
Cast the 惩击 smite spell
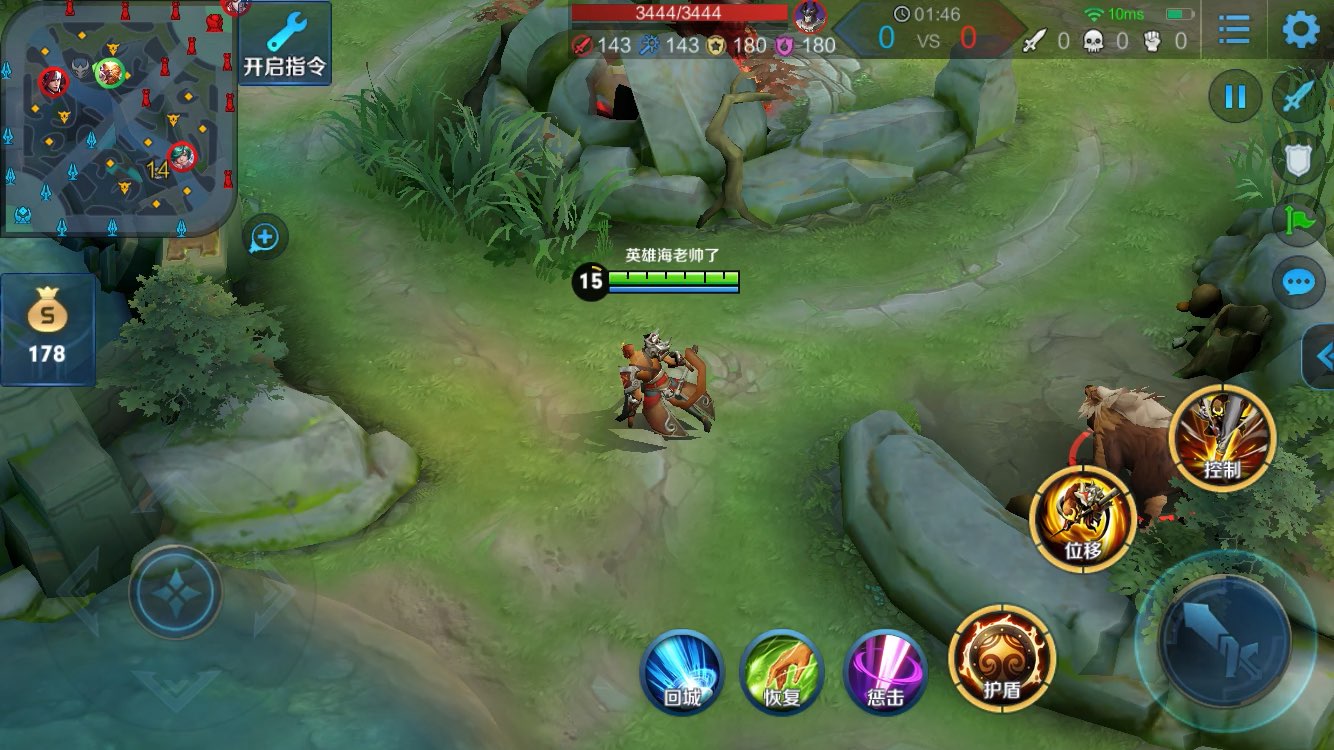coord(885,672)
